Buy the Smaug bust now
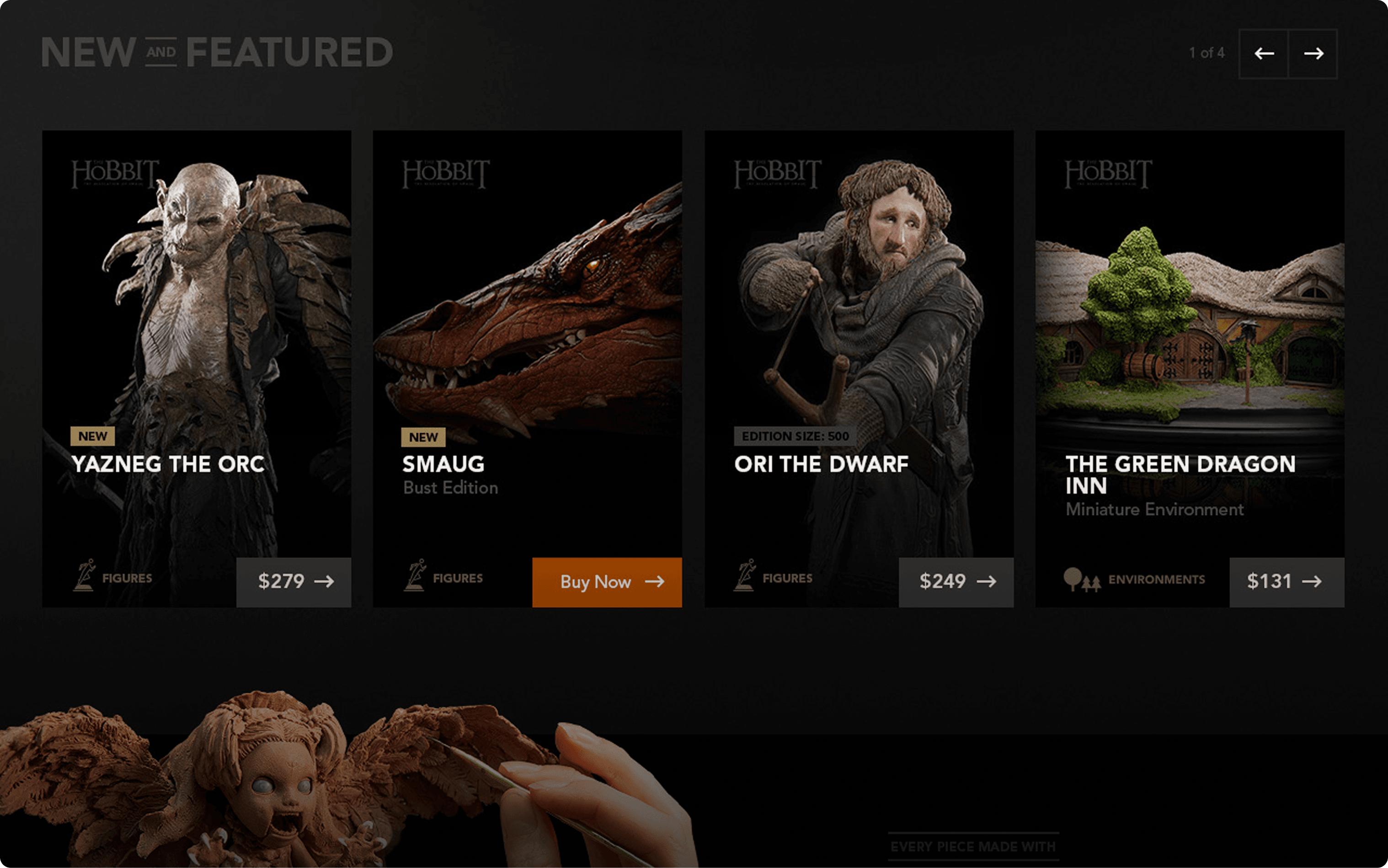1388x868 pixels. coord(607,581)
